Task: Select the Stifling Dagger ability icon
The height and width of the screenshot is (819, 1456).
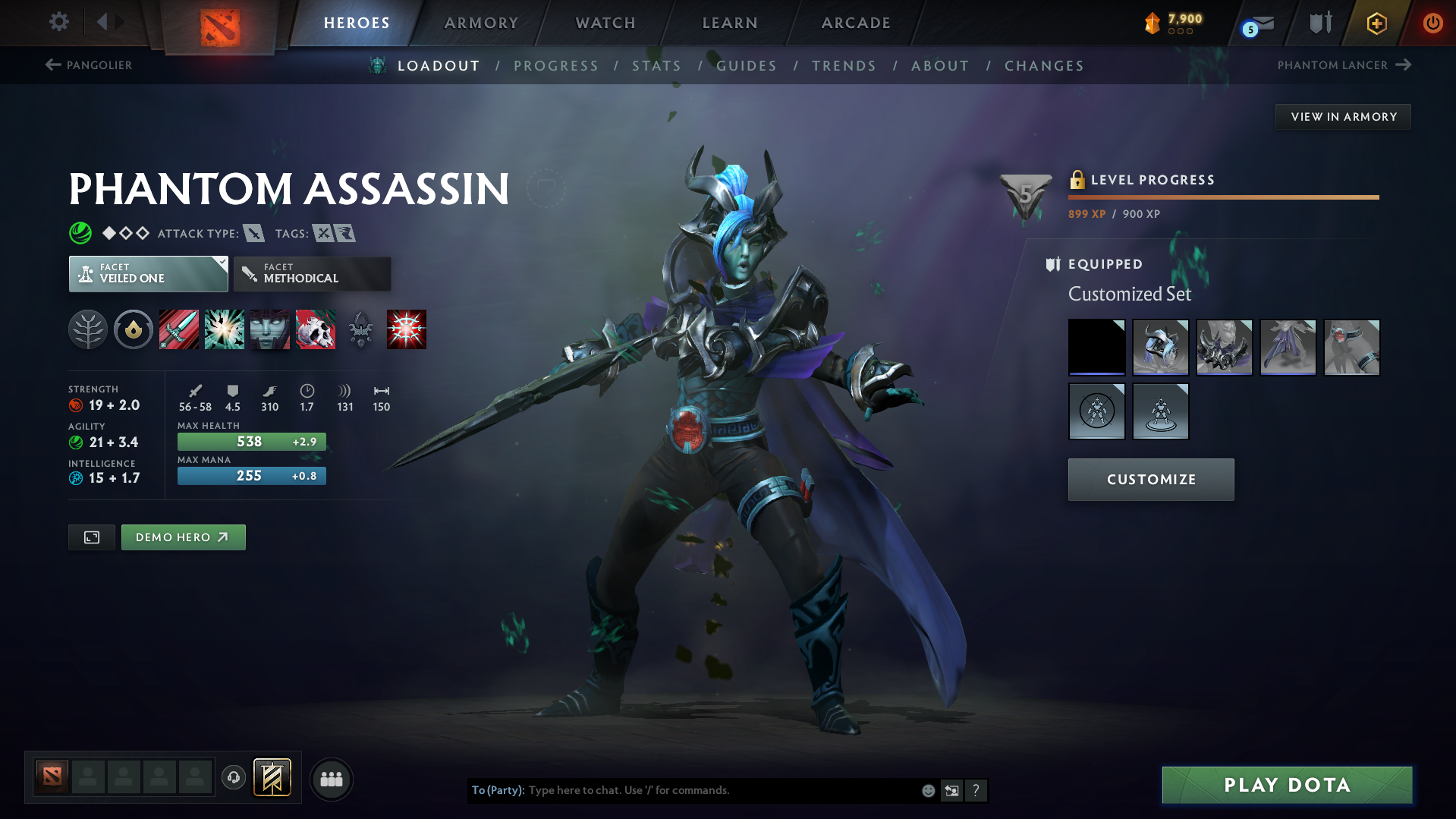Action: click(178, 329)
